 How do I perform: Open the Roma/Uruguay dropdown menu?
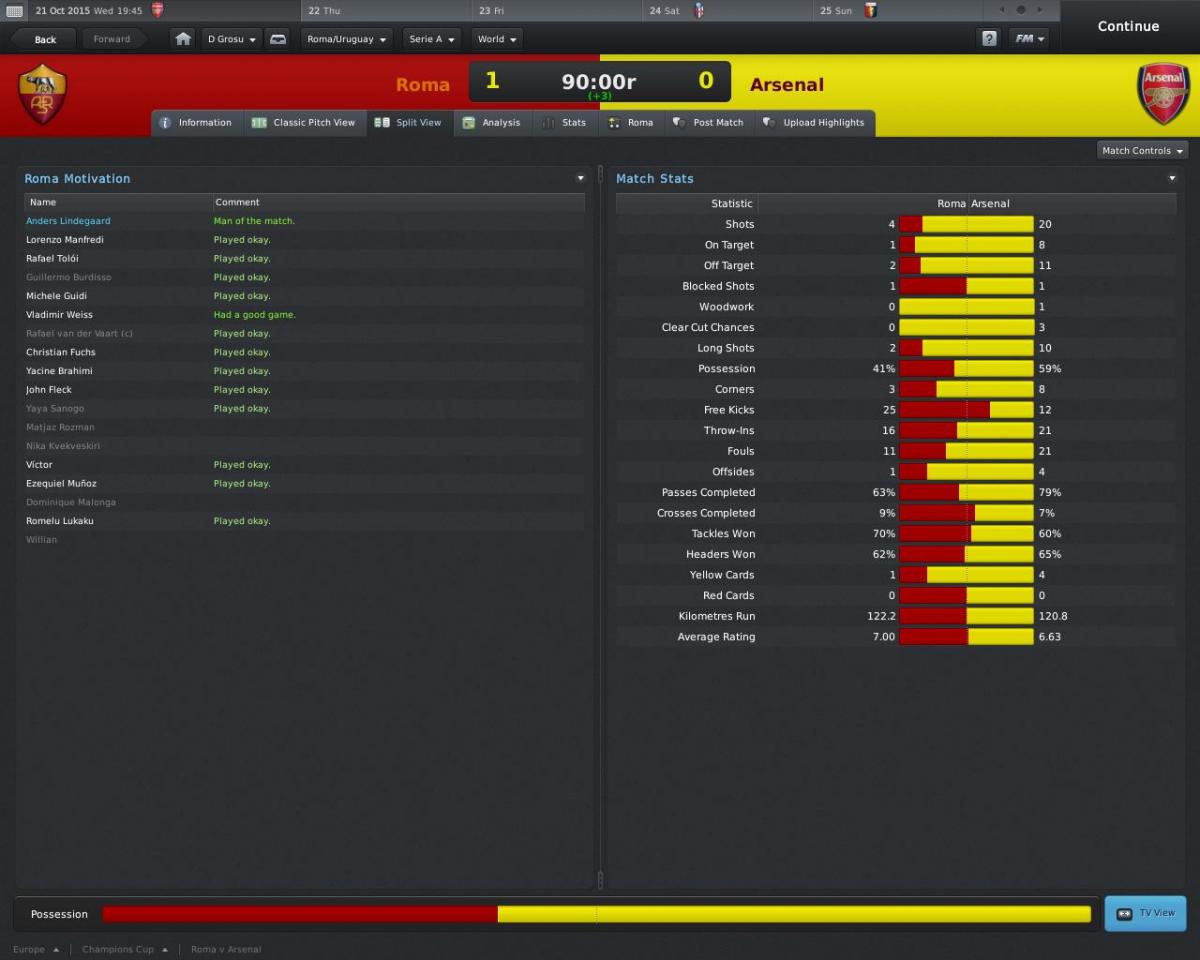click(x=347, y=40)
